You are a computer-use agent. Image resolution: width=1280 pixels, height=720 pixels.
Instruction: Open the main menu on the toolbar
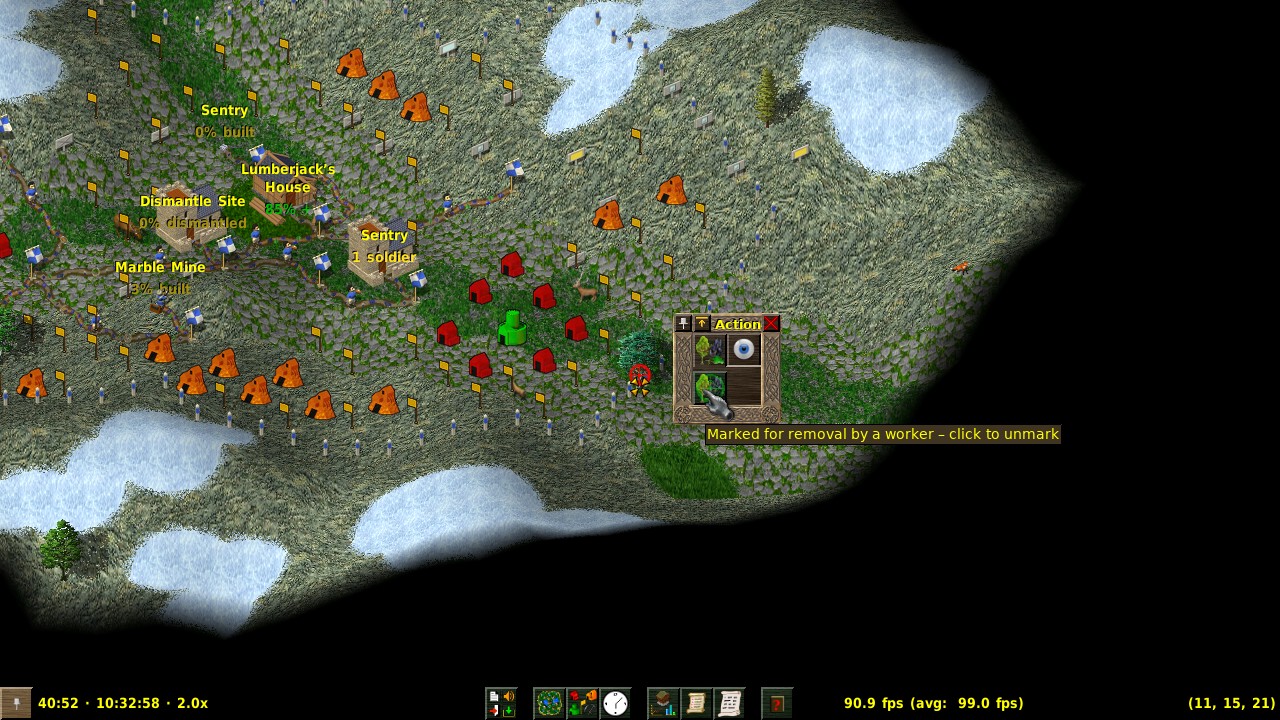pyautogui.click(x=501, y=703)
